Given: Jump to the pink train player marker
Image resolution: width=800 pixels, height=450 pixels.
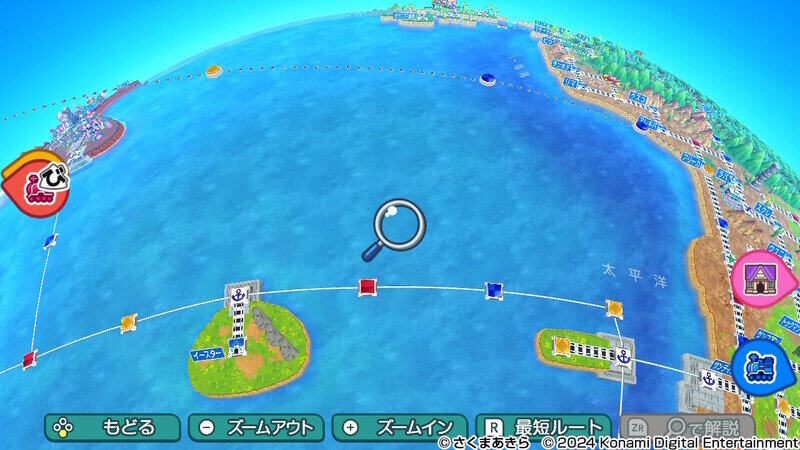Looking at the screenshot, I should coord(36,178).
